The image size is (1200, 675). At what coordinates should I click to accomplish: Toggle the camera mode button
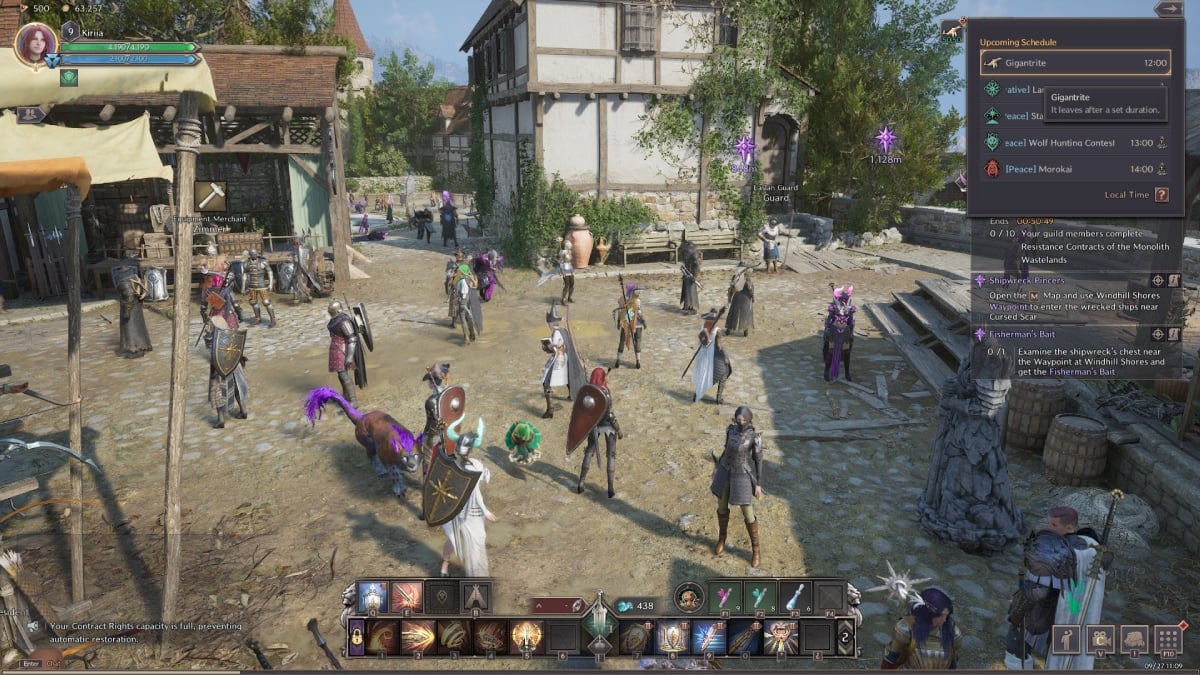tap(1100, 639)
